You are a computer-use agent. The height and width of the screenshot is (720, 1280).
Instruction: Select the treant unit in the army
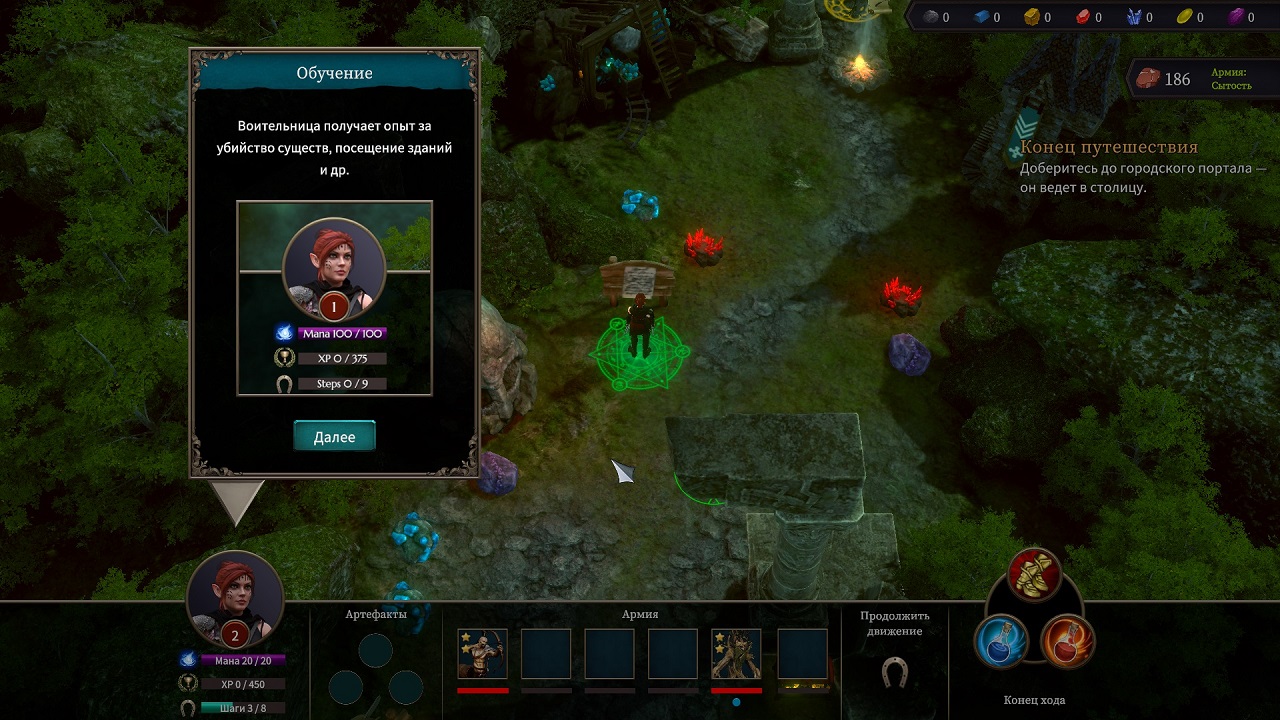pyautogui.click(x=736, y=654)
